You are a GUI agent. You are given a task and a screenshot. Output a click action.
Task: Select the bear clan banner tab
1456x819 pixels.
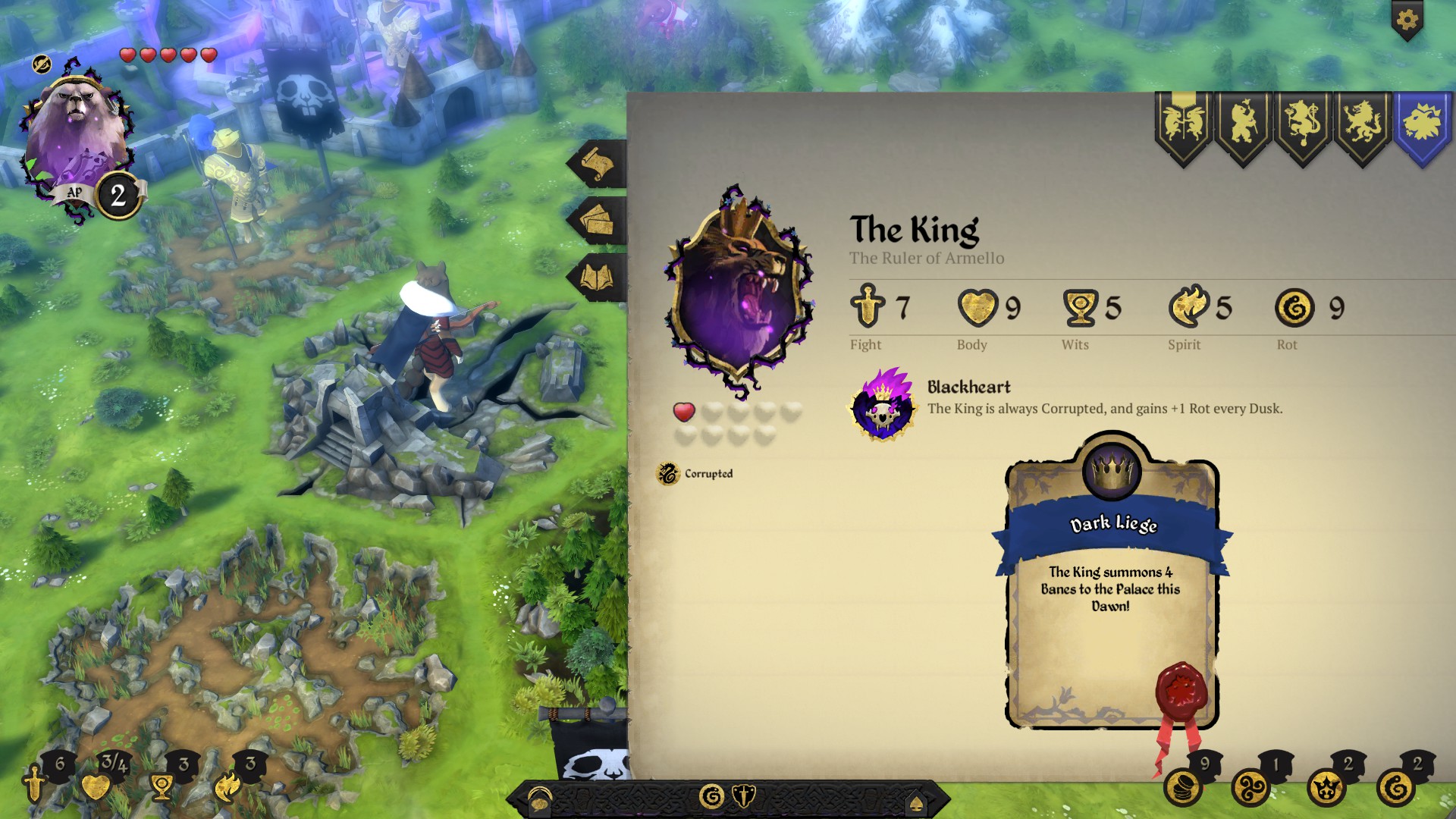point(1244,125)
